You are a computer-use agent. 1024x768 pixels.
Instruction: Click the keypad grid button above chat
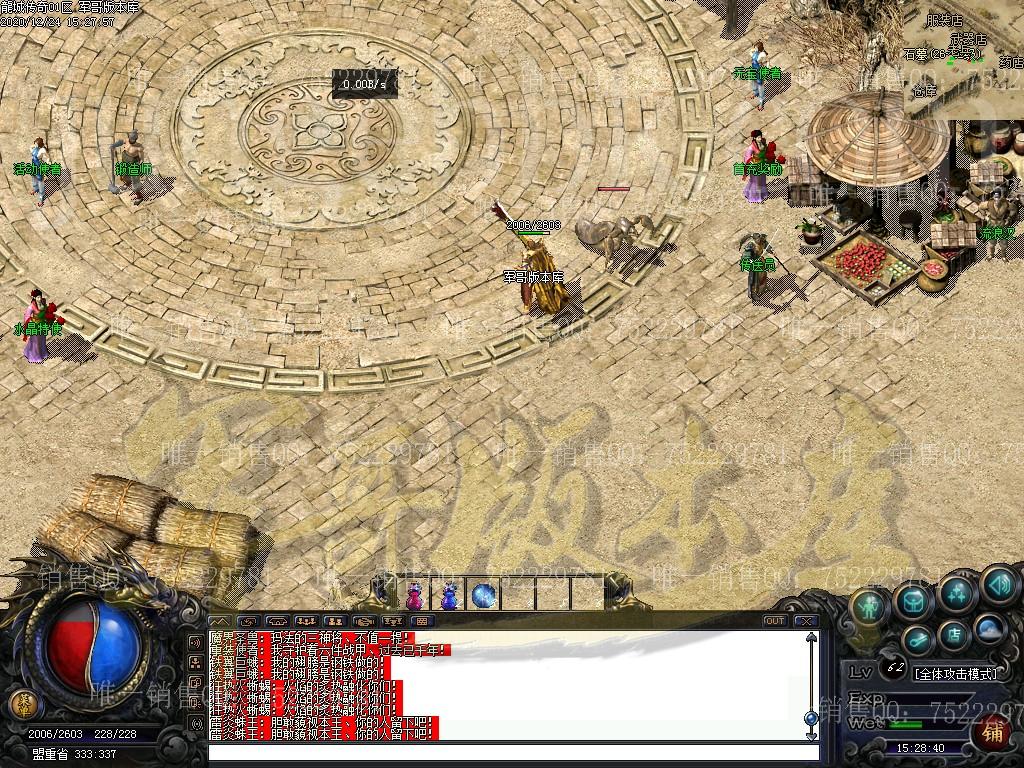tap(421, 621)
